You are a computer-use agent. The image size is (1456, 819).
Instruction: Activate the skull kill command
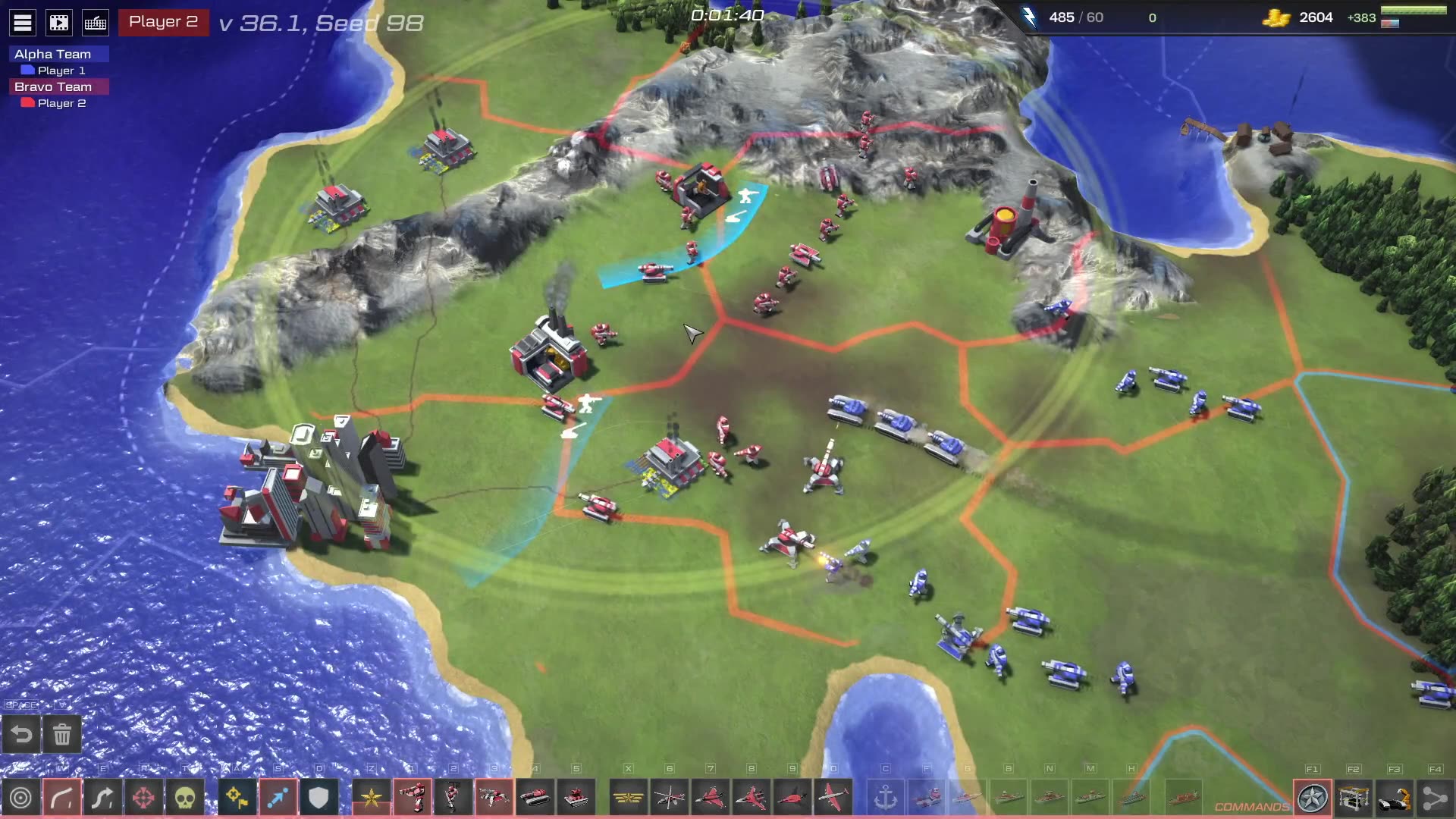point(185,798)
